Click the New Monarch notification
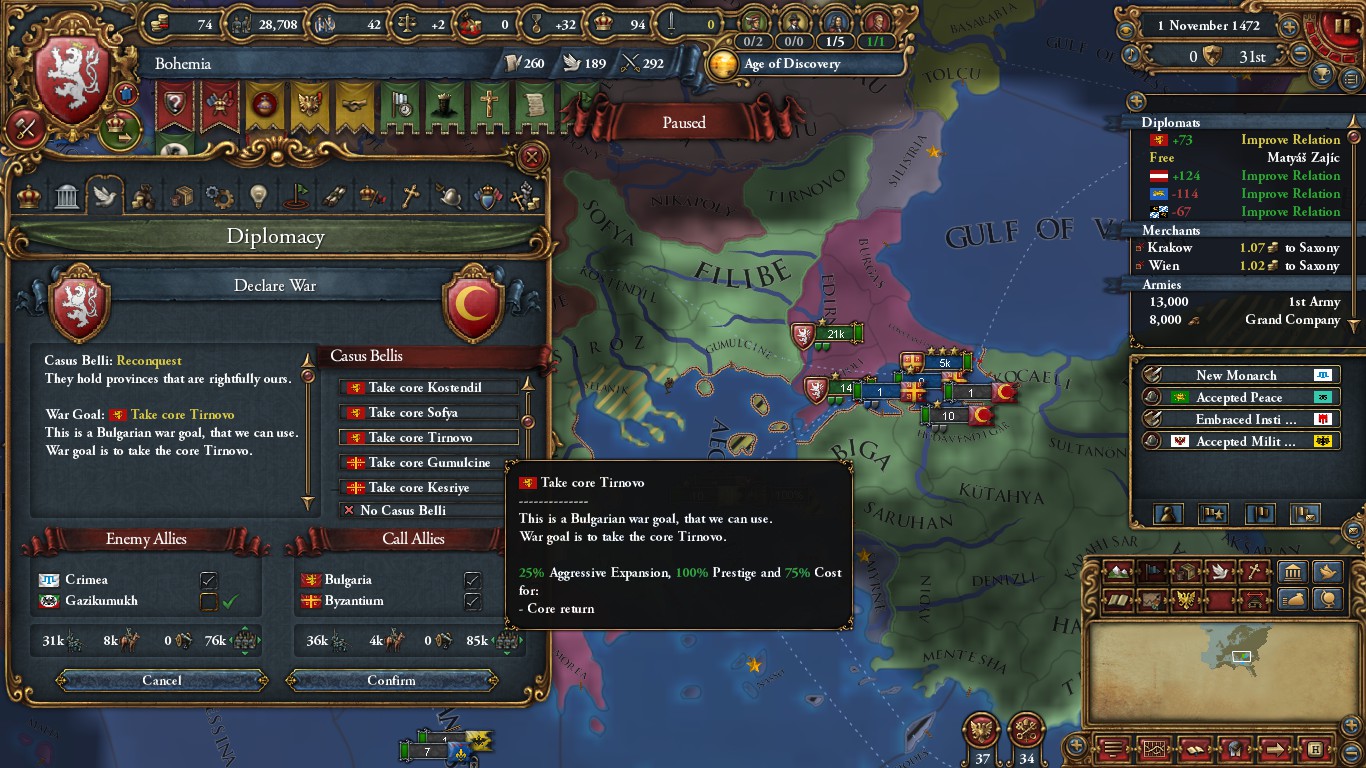The width and height of the screenshot is (1366, 768). [1236, 375]
